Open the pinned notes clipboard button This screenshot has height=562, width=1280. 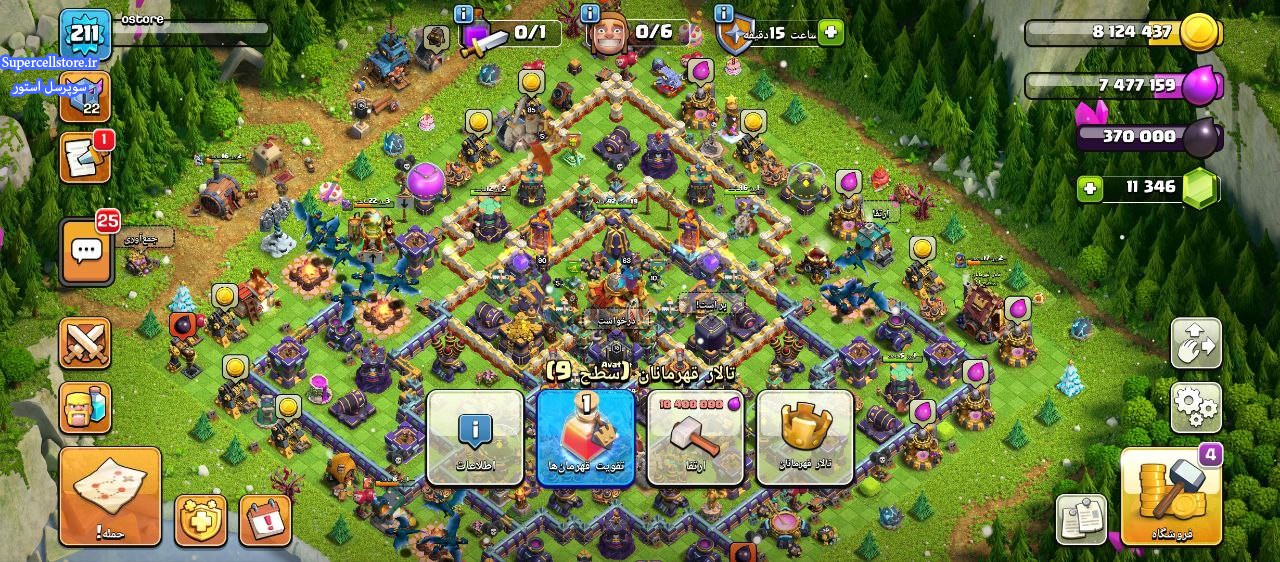click(x=1081, y=519)
